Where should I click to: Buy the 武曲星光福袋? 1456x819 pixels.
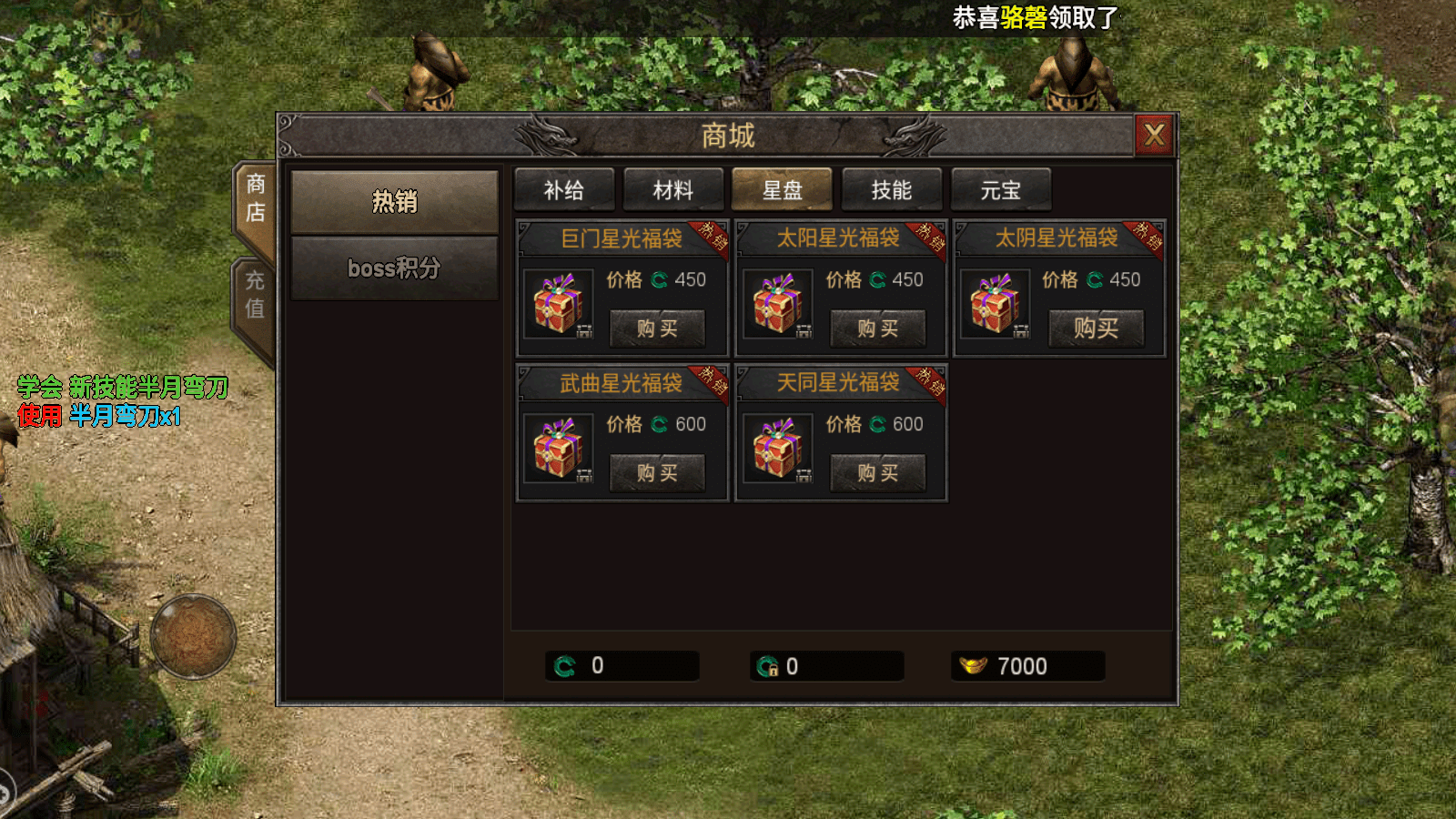pos(657,473)
